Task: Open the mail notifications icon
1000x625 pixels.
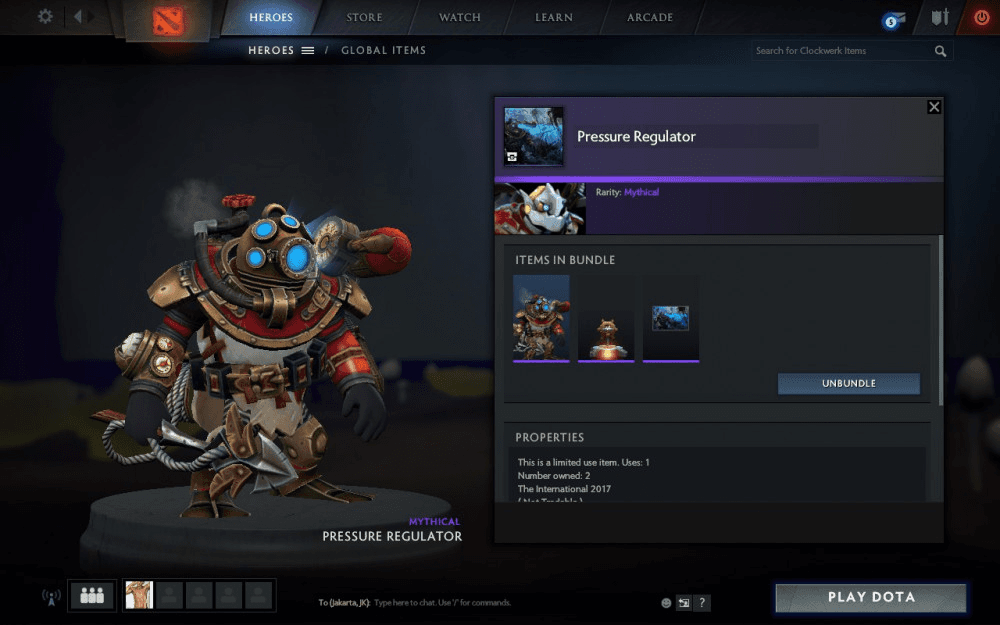Action: click(893, 20)
